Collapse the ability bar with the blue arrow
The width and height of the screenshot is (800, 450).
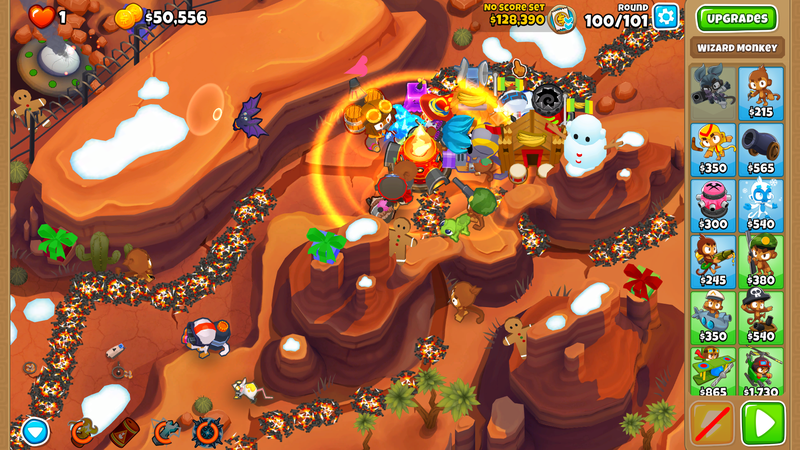[x=35, y=431]
